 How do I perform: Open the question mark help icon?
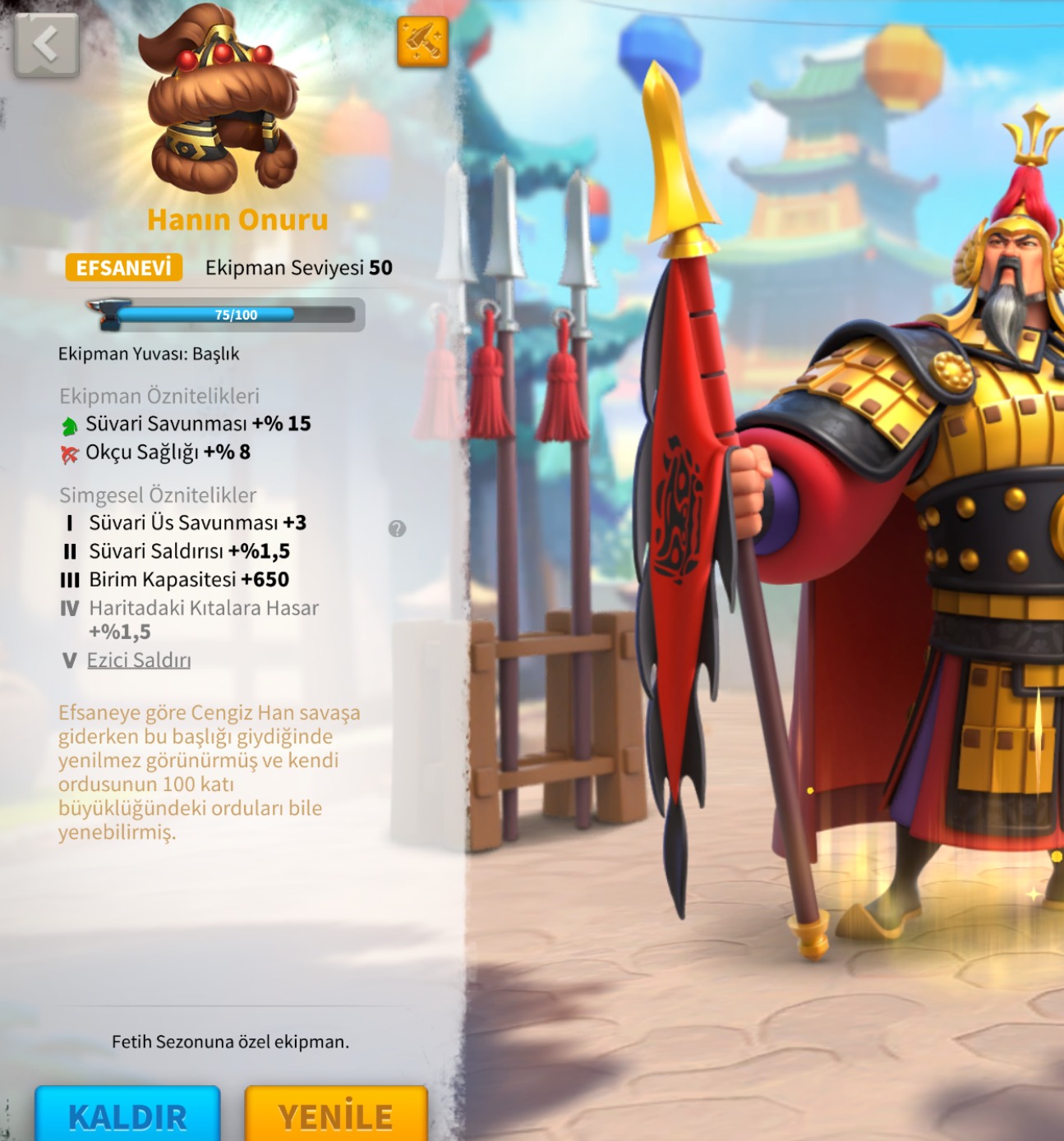pyautogui.click(x=397, y=529)
